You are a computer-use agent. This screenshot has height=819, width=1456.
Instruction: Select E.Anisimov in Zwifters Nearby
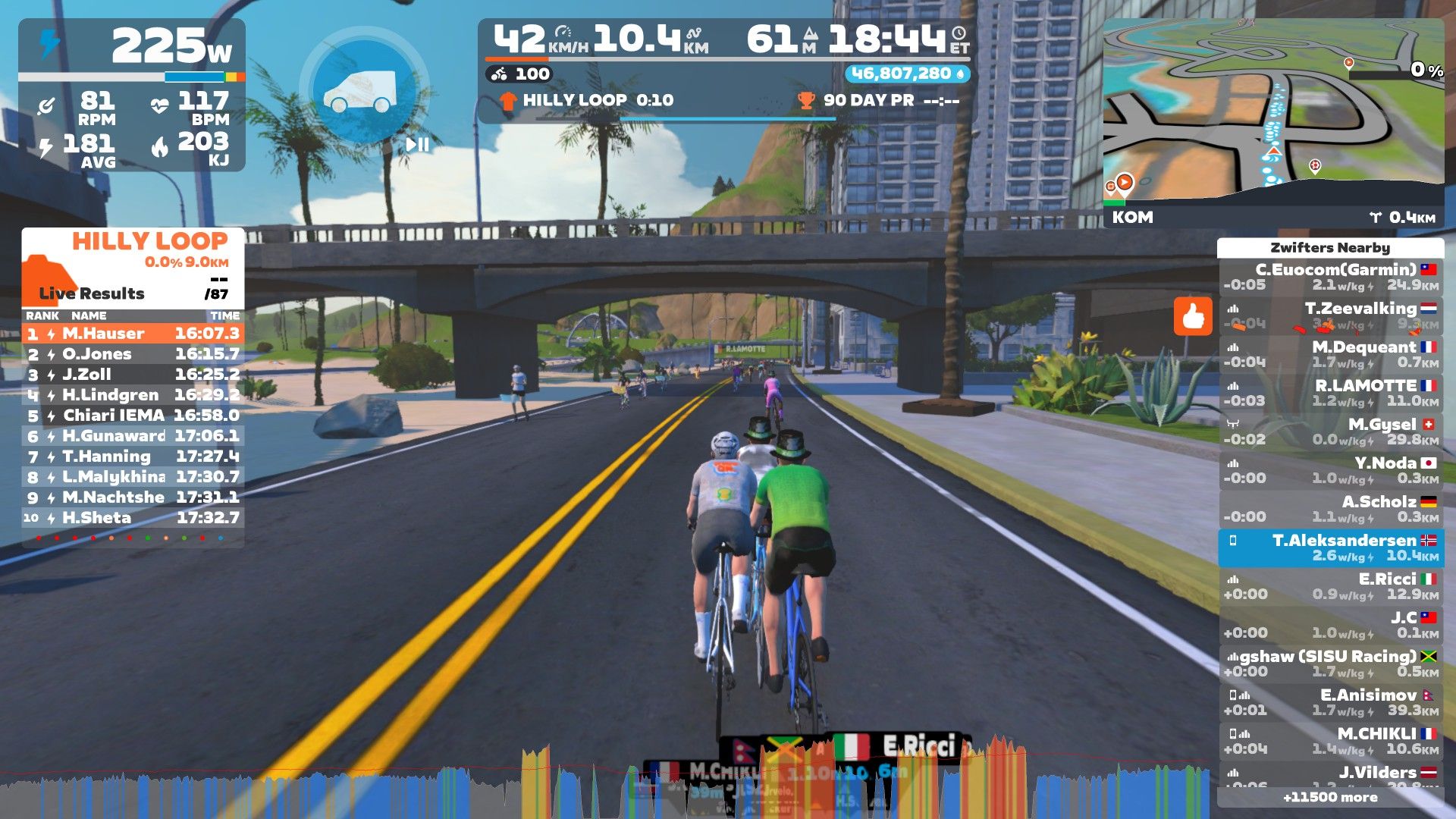point(1331,702)
